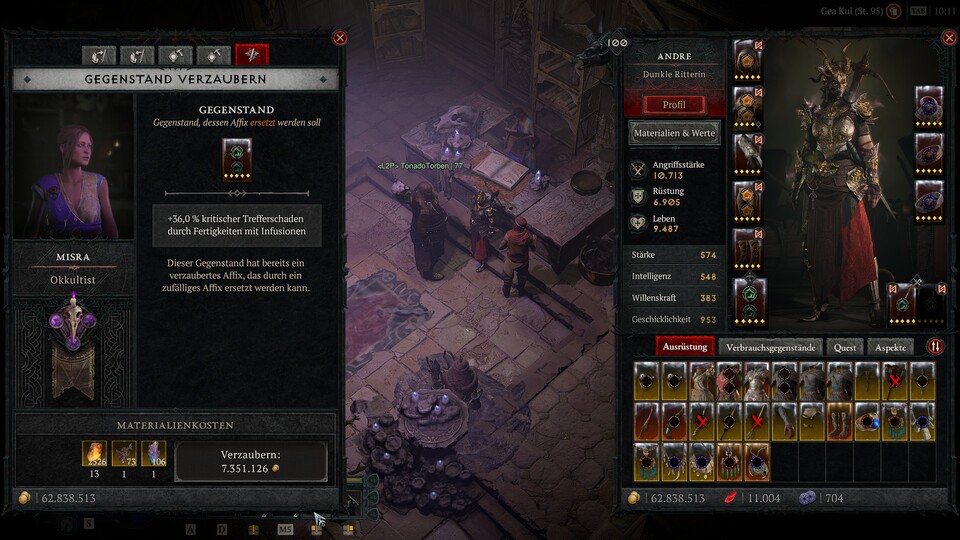Select the active red Verzaubern tab icon
The image size is (960, 540).
[252, 55]
